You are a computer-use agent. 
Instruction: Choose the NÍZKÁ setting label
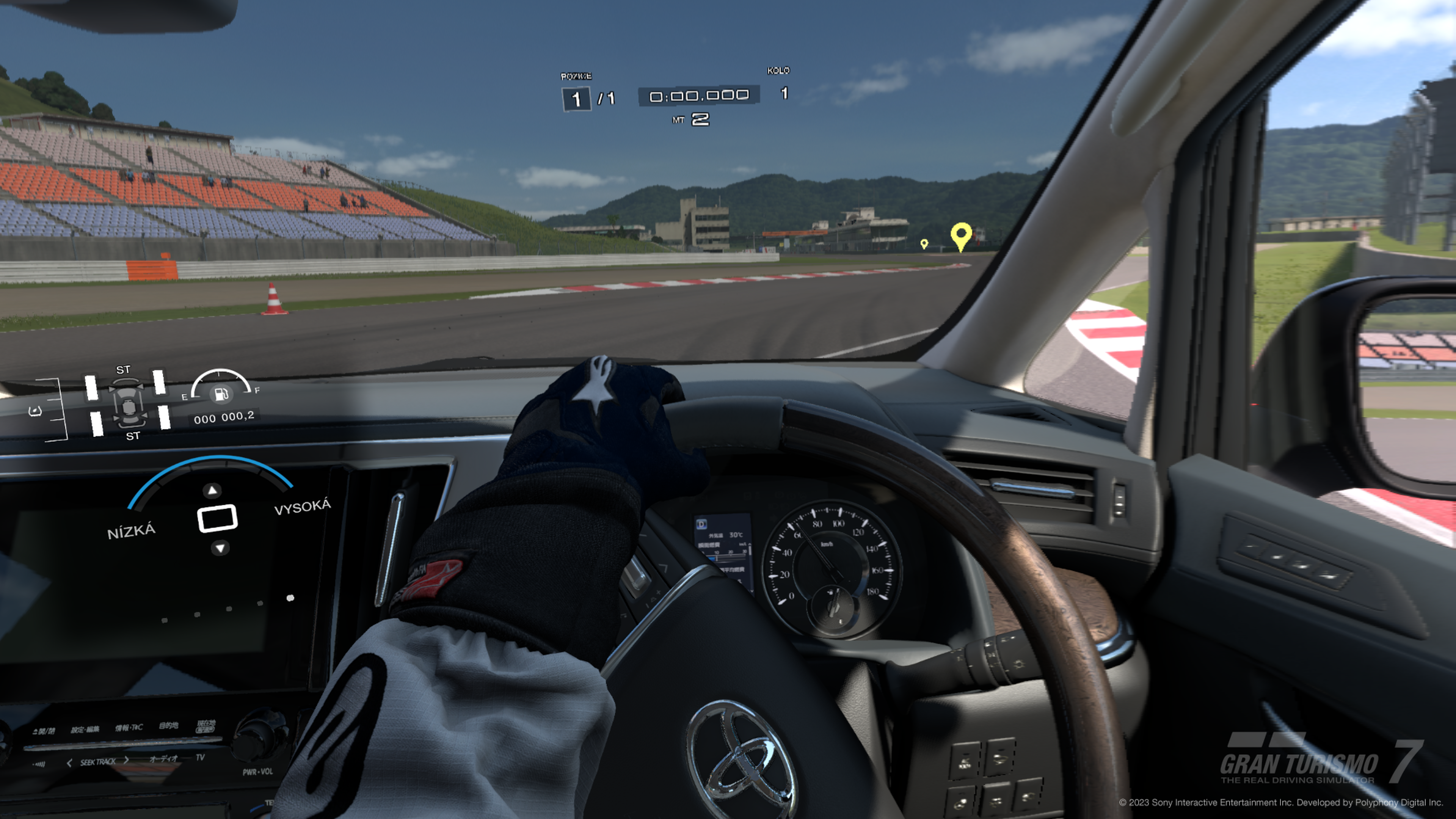tap(131, 531)
